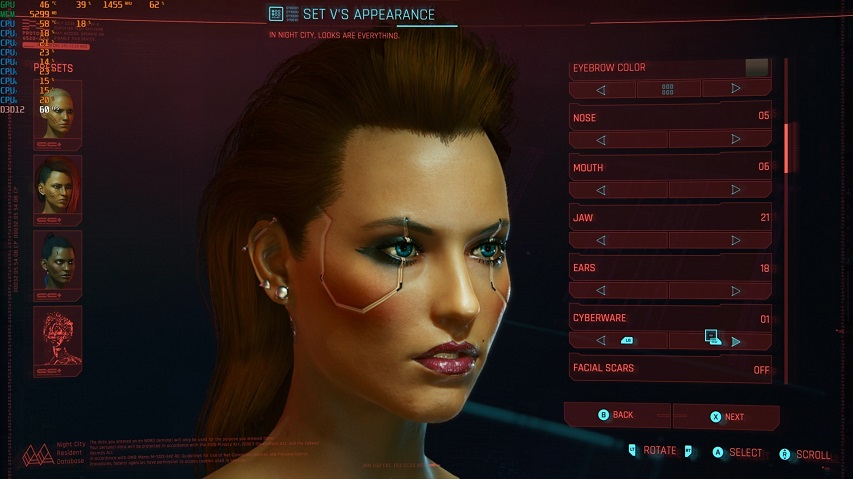Pick the dark-haired bun preset

[x=57, y=260]
